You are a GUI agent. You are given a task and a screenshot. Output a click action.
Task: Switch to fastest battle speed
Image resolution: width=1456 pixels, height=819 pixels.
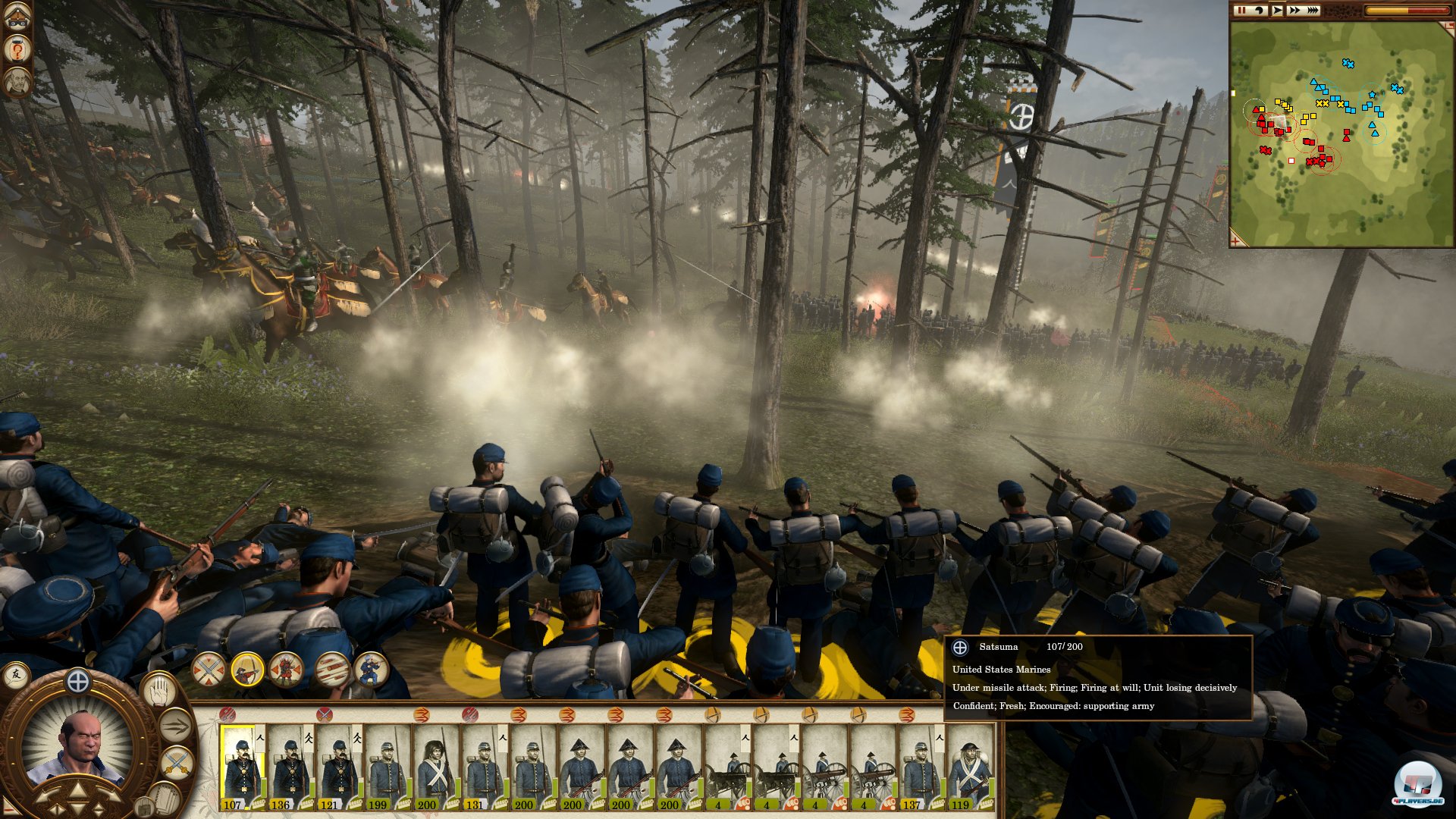[x=1313, y=11]
